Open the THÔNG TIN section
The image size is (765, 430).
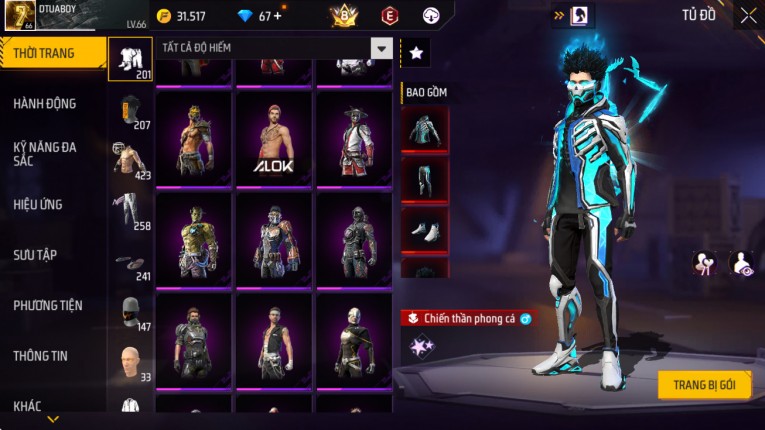tap(40, 355)
